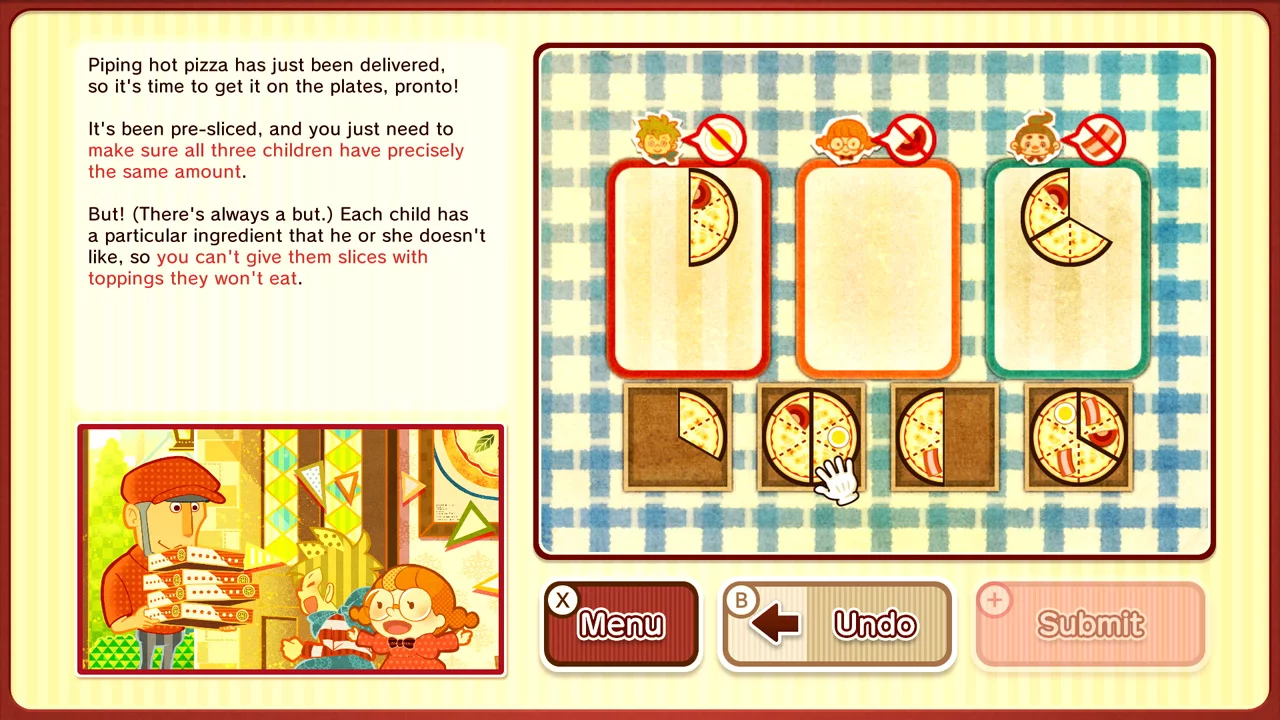This screenshot has height=720, width=1280.
Task: Click the highlighted puzzle instruction text
Action: [x=275, y=160]
